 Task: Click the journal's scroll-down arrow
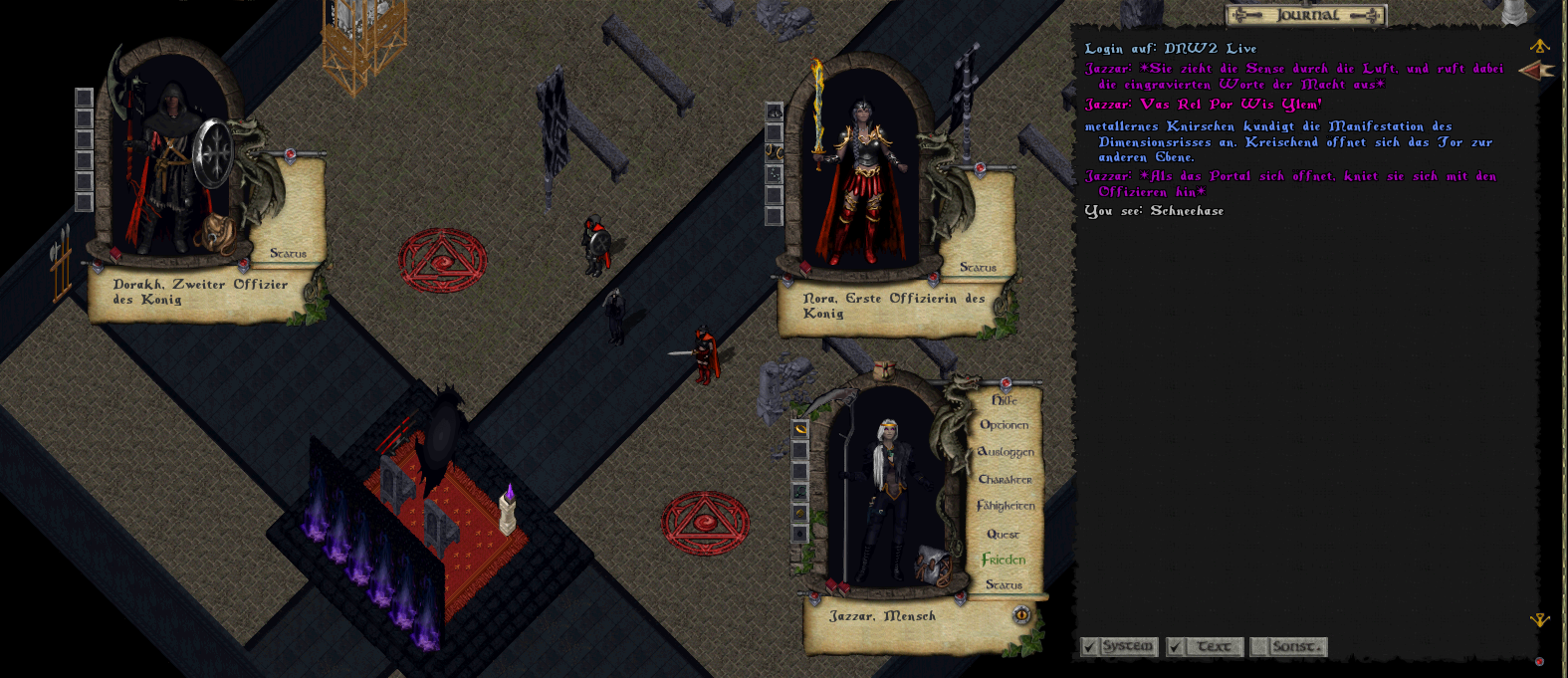[1539, 620]
